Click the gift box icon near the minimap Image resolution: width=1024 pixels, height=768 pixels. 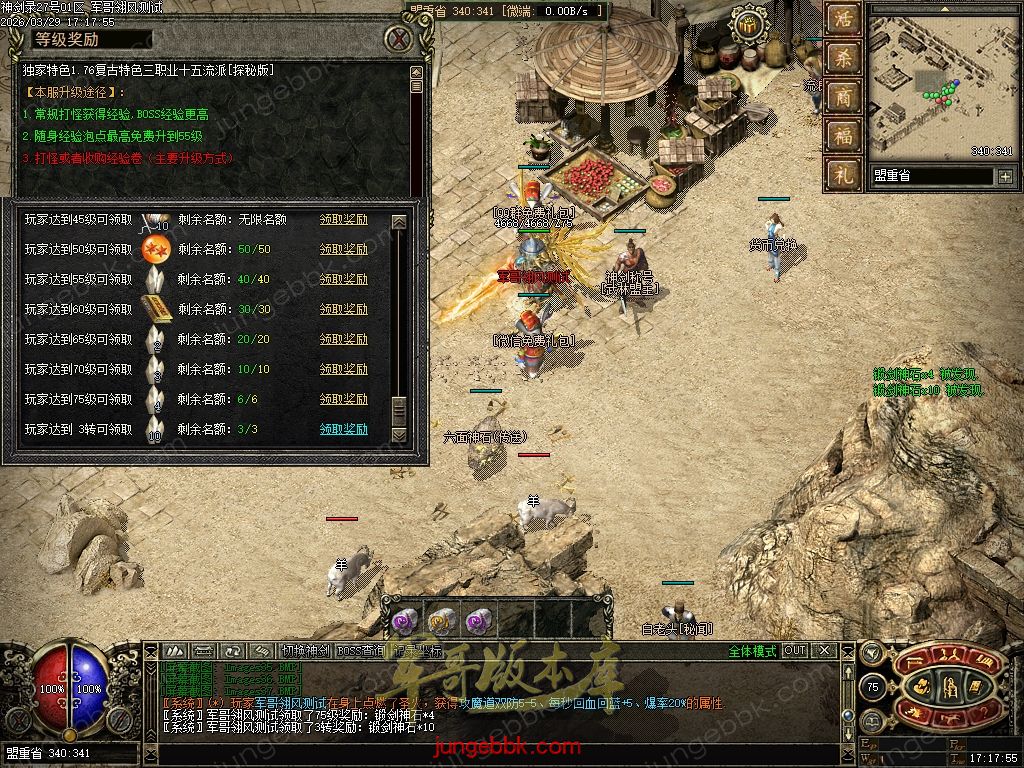(746, 24)
